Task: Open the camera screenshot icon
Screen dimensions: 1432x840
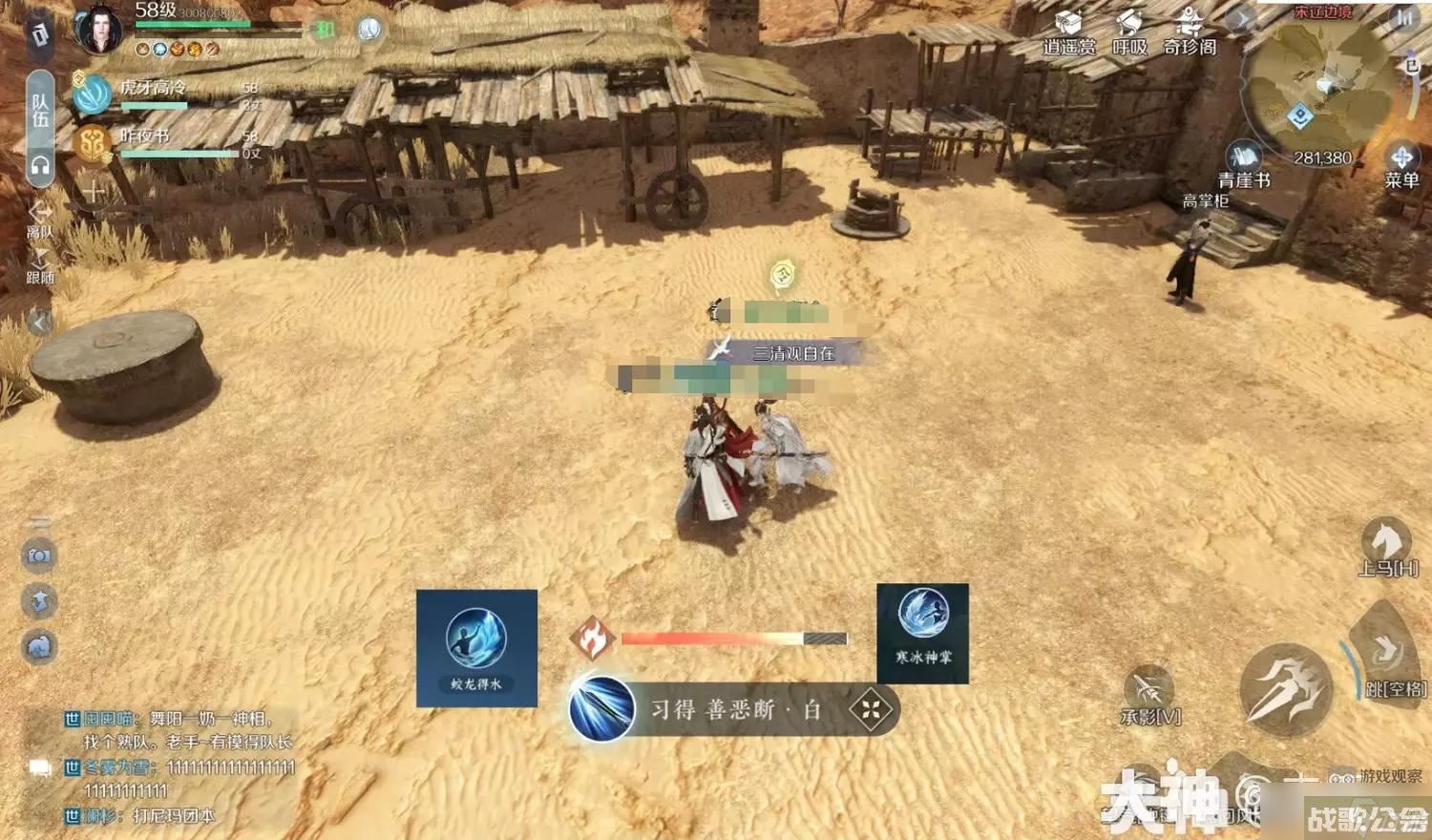Action: click(39, 556)
